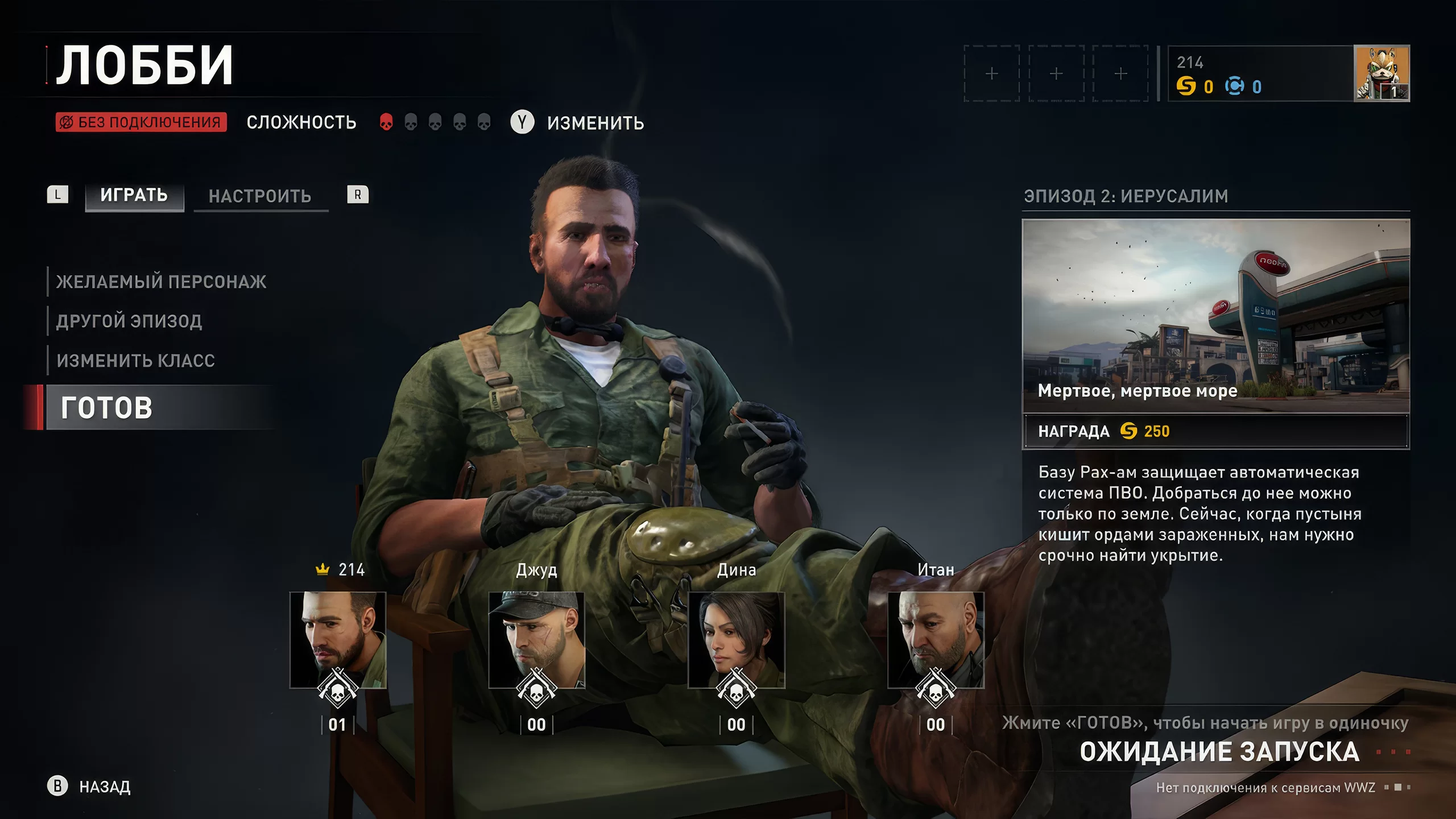The width and height of the screenshot is (1456, 819).
Task: Go back with НАЗАД
Action: pos(105,787)
